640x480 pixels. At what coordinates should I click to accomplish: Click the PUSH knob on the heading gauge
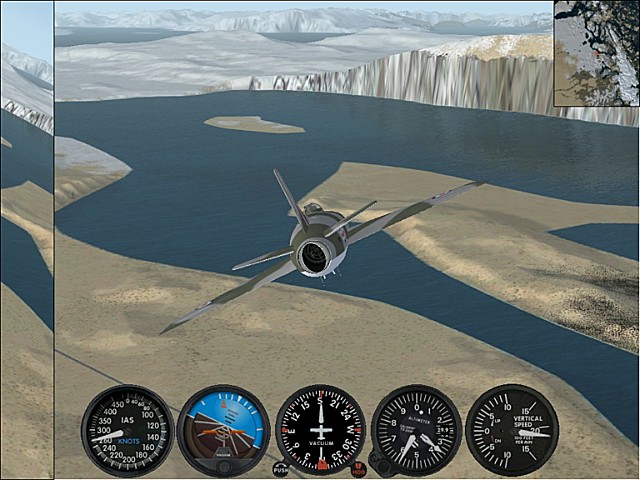pos(281,468)
